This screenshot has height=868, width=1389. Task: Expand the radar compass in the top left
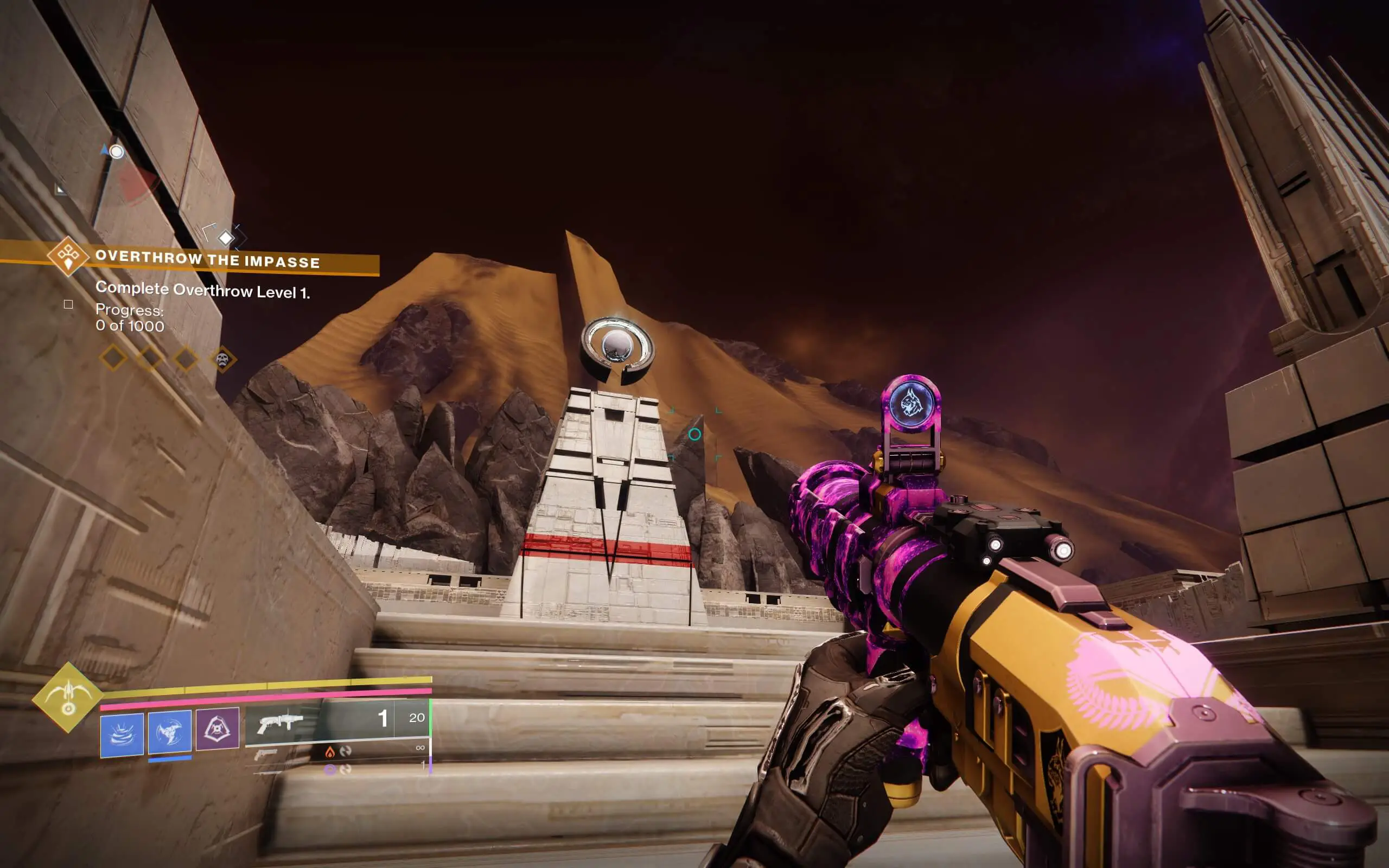coord(116,151)
